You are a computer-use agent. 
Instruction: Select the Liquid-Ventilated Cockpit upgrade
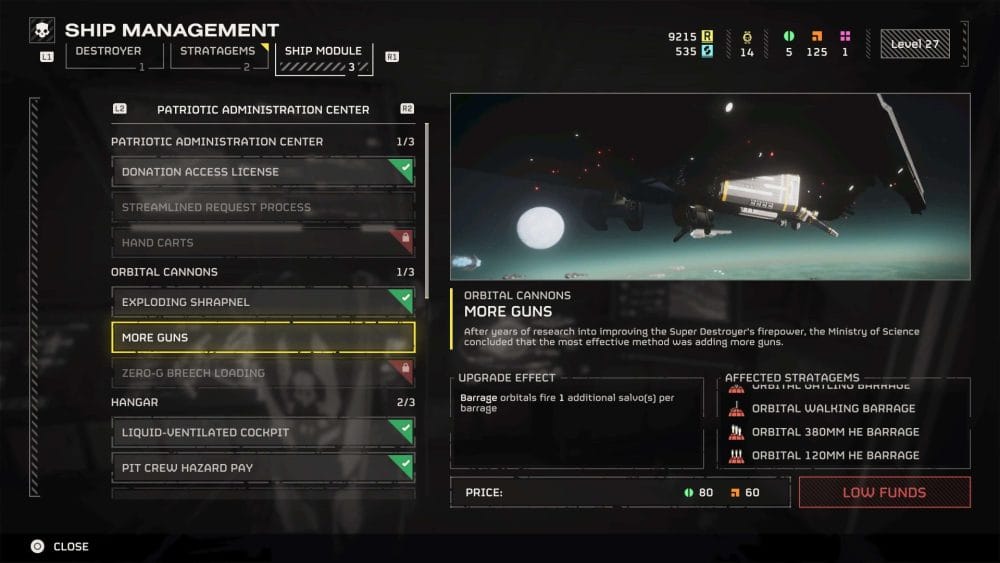click(262, 432)
